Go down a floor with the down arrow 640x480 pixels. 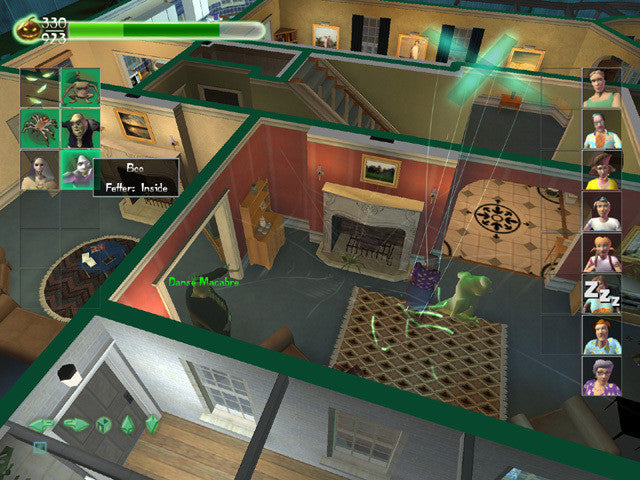(152, 424)
